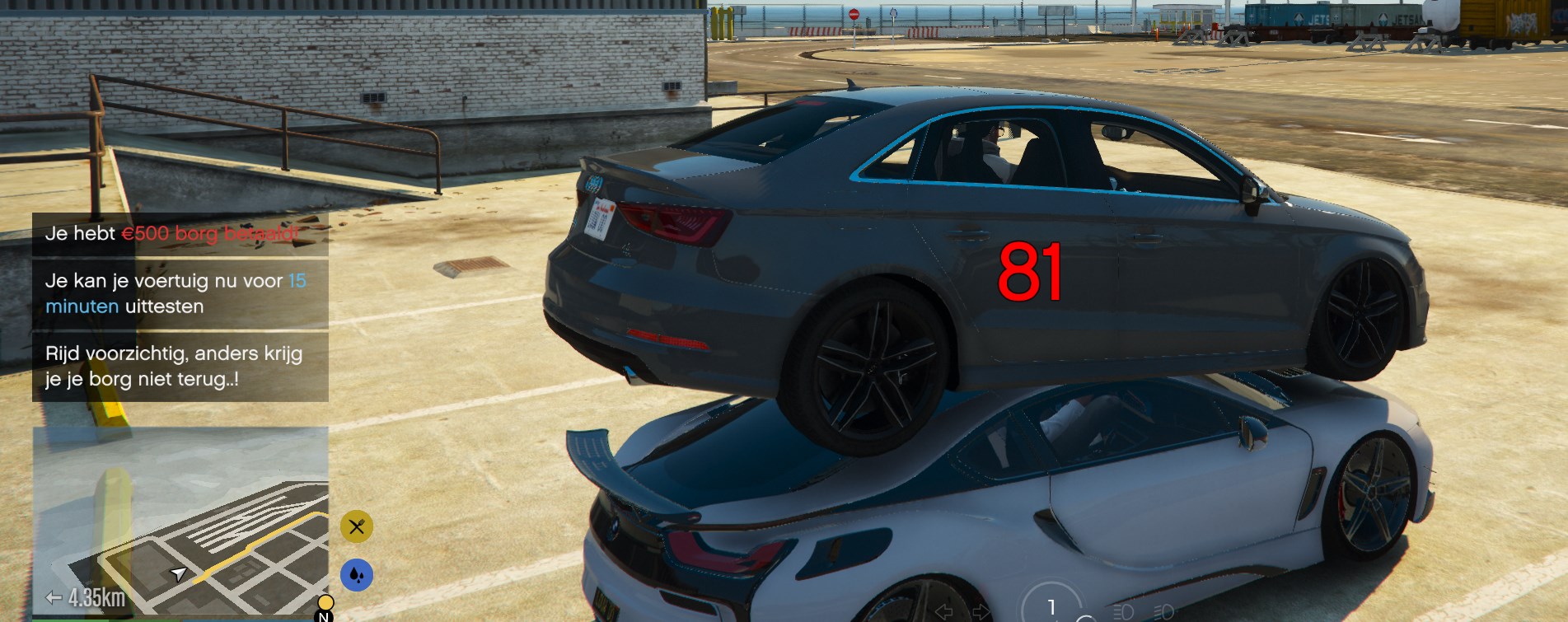Screen dimensions: 1568x622
Task: Click the left turn-signal arrow indicator
Action: (944, 611)
